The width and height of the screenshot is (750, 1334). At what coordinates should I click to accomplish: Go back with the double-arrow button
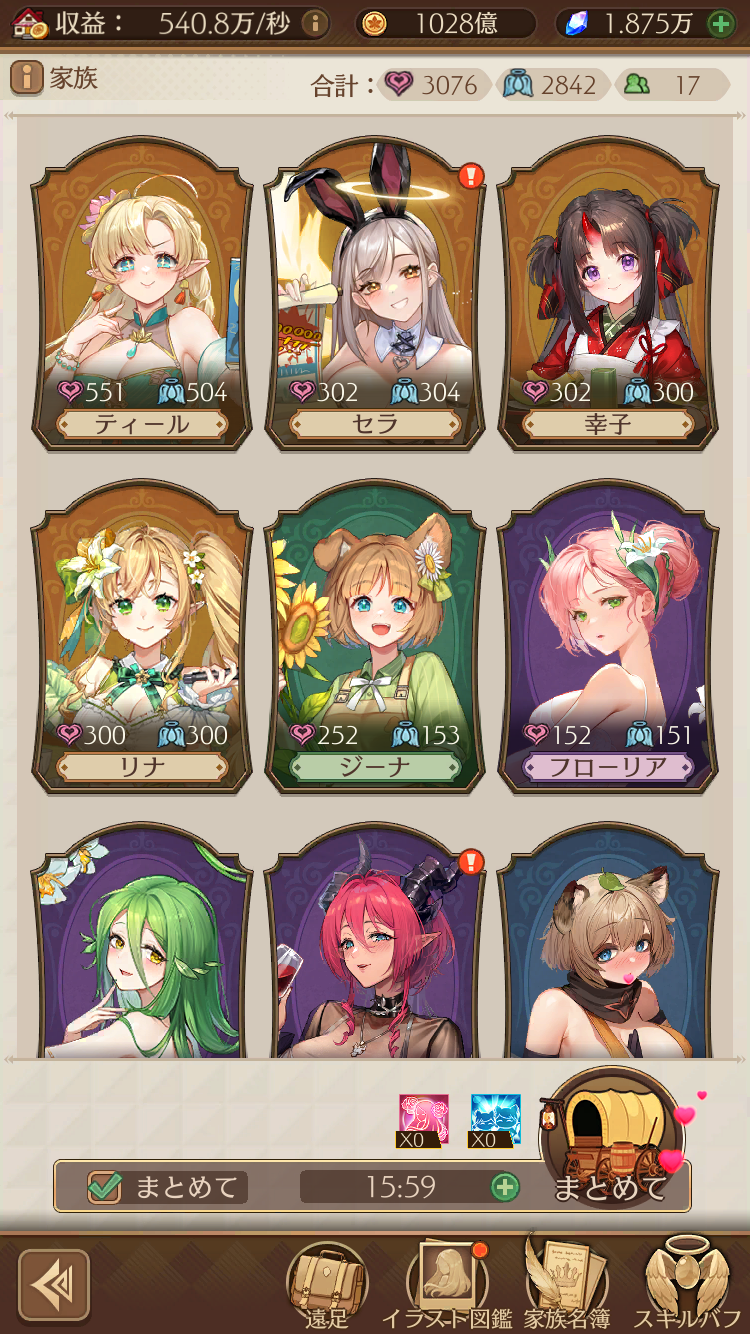pos(54,1285)
